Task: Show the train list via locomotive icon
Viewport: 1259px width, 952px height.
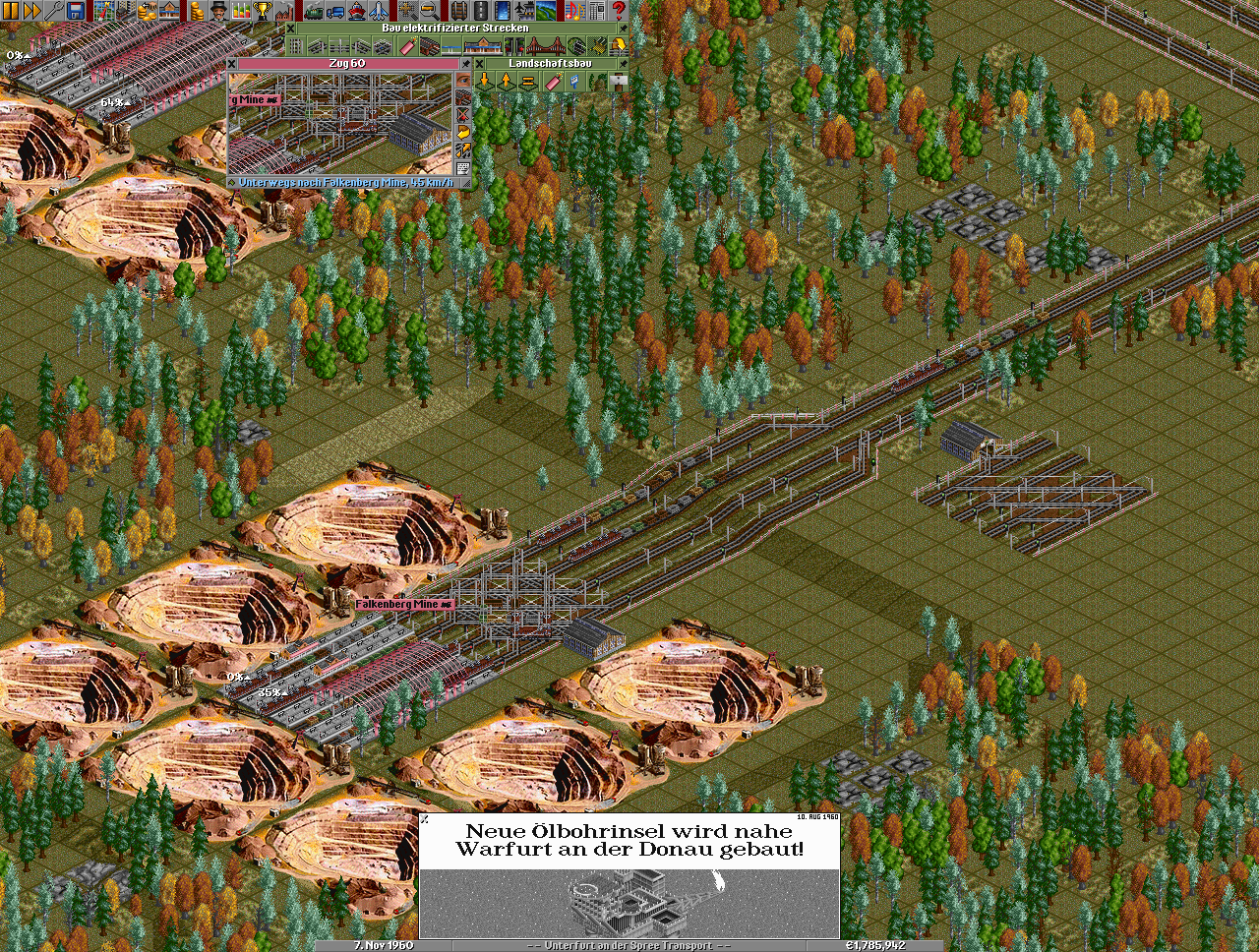Action: point(313,11)
